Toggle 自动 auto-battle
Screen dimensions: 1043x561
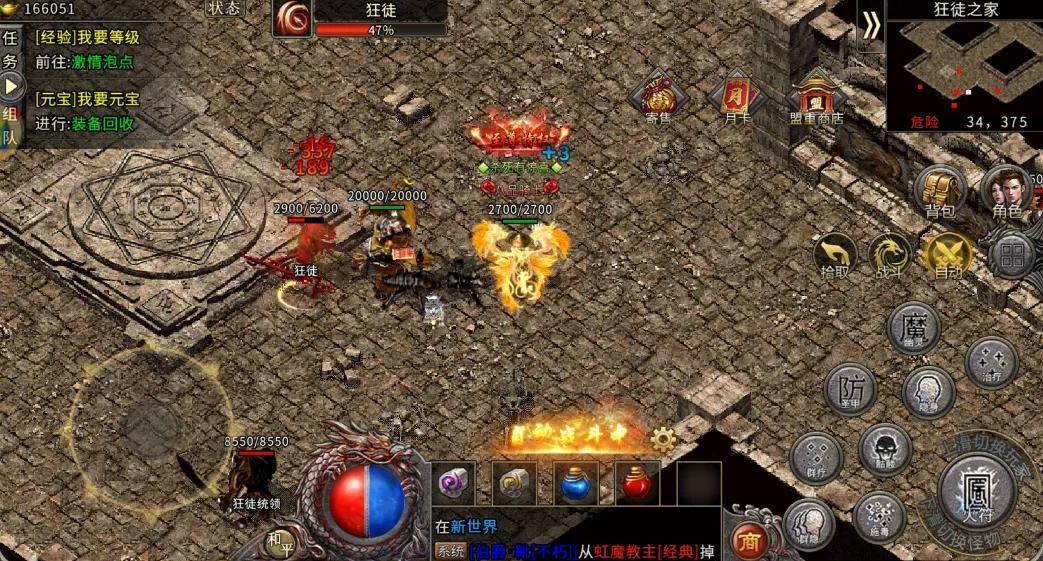point(947,255)
